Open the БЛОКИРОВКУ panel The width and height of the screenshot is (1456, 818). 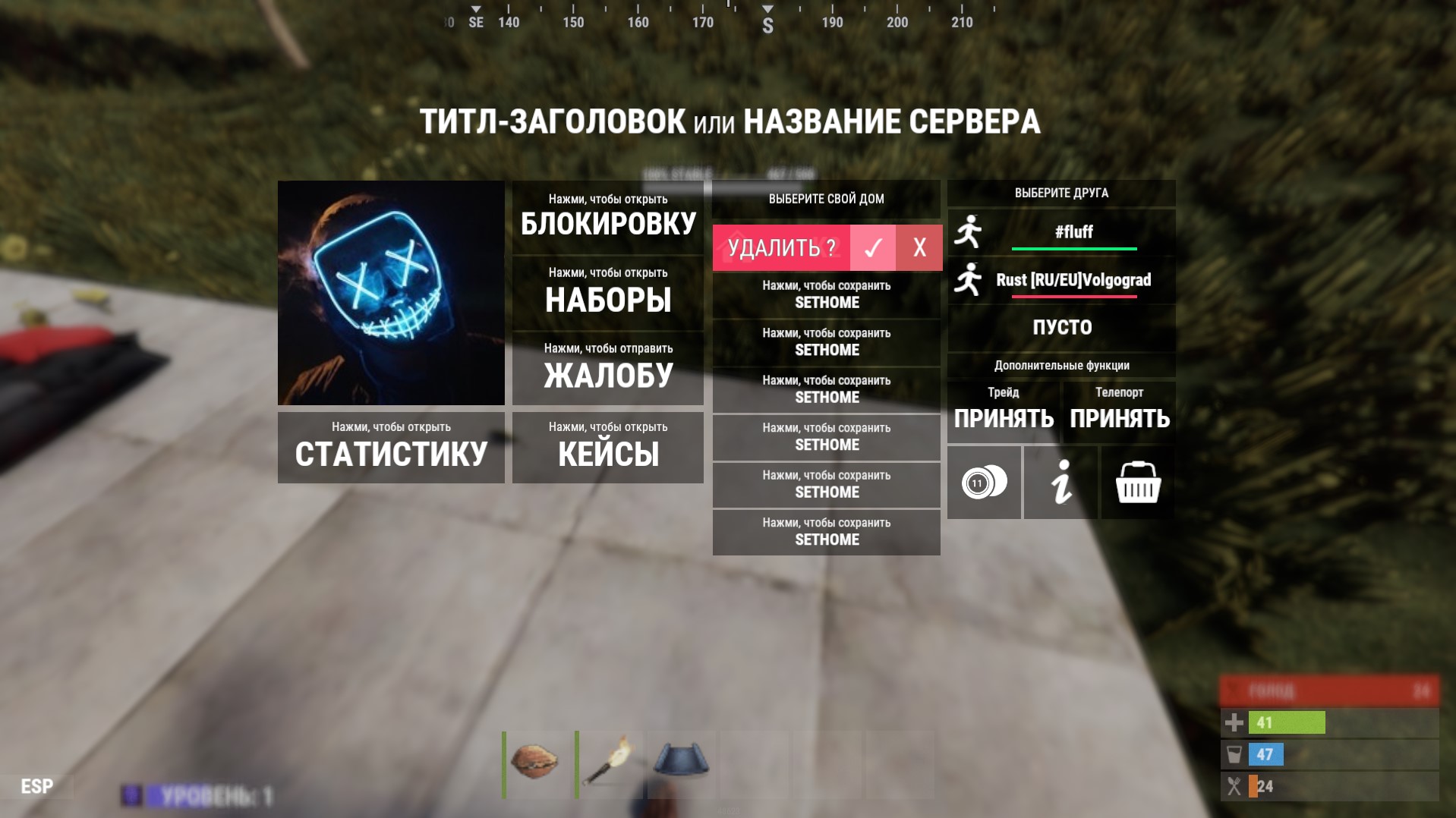coord(607,216)
